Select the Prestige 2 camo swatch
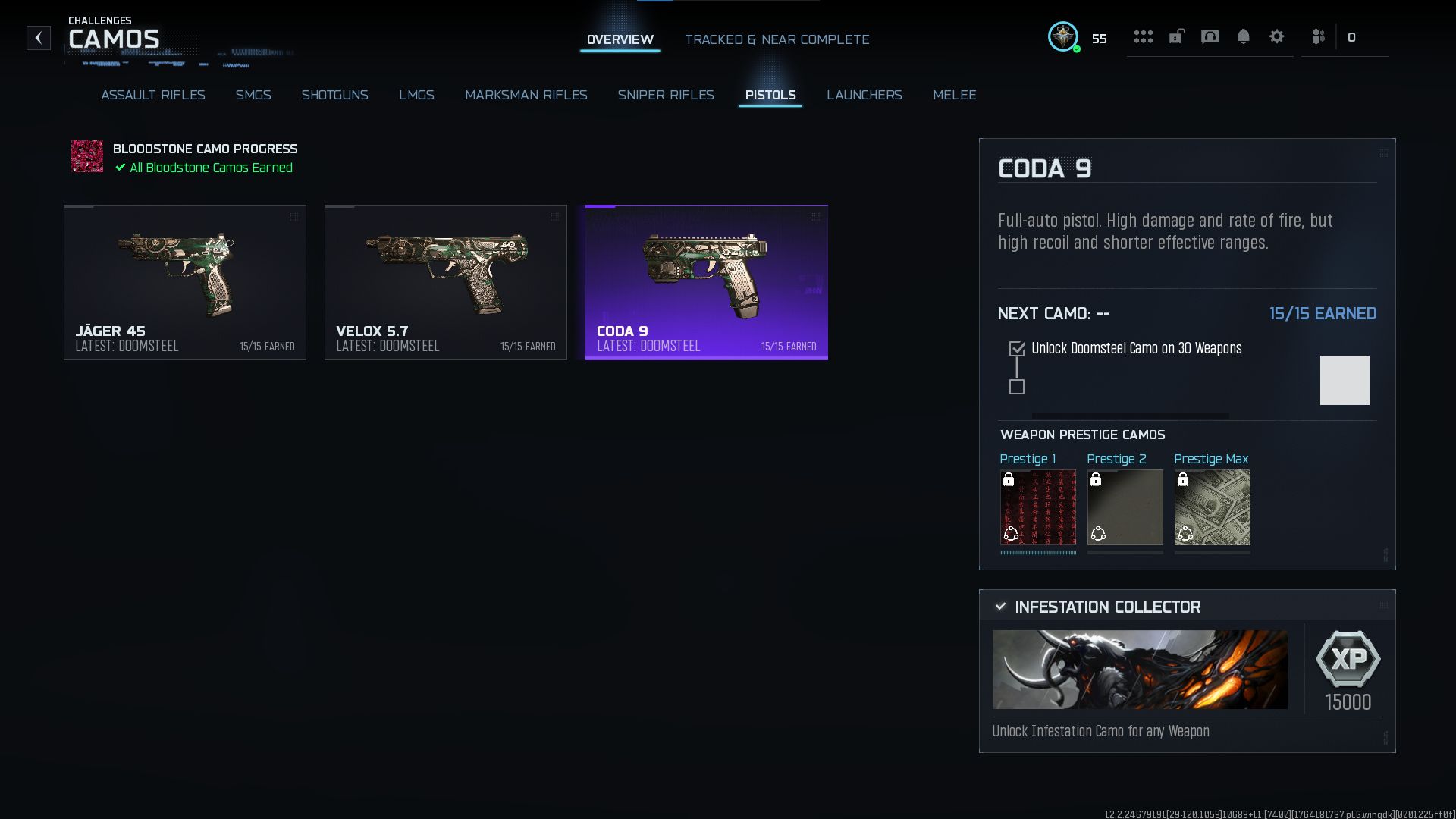Viewport: 1456px width, 819px height. (x=1125, y=507)
